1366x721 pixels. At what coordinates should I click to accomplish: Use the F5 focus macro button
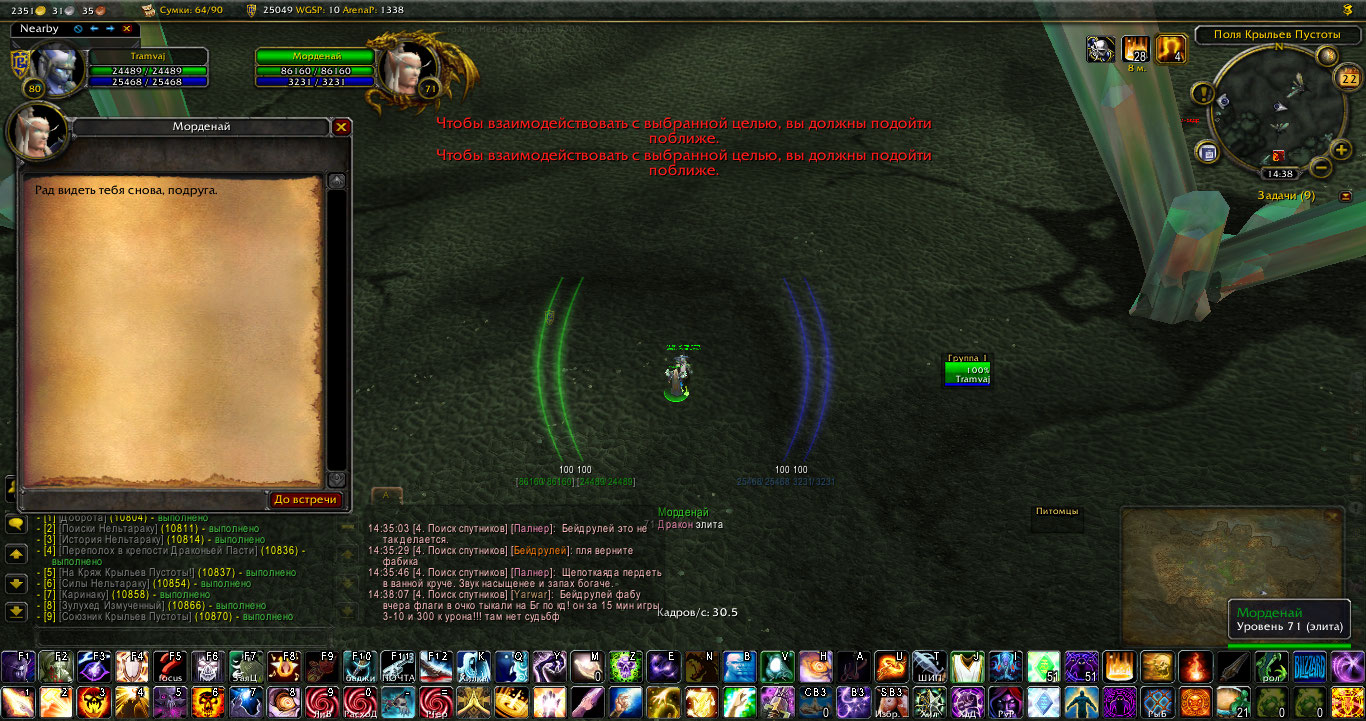click(x=171, y=666)
